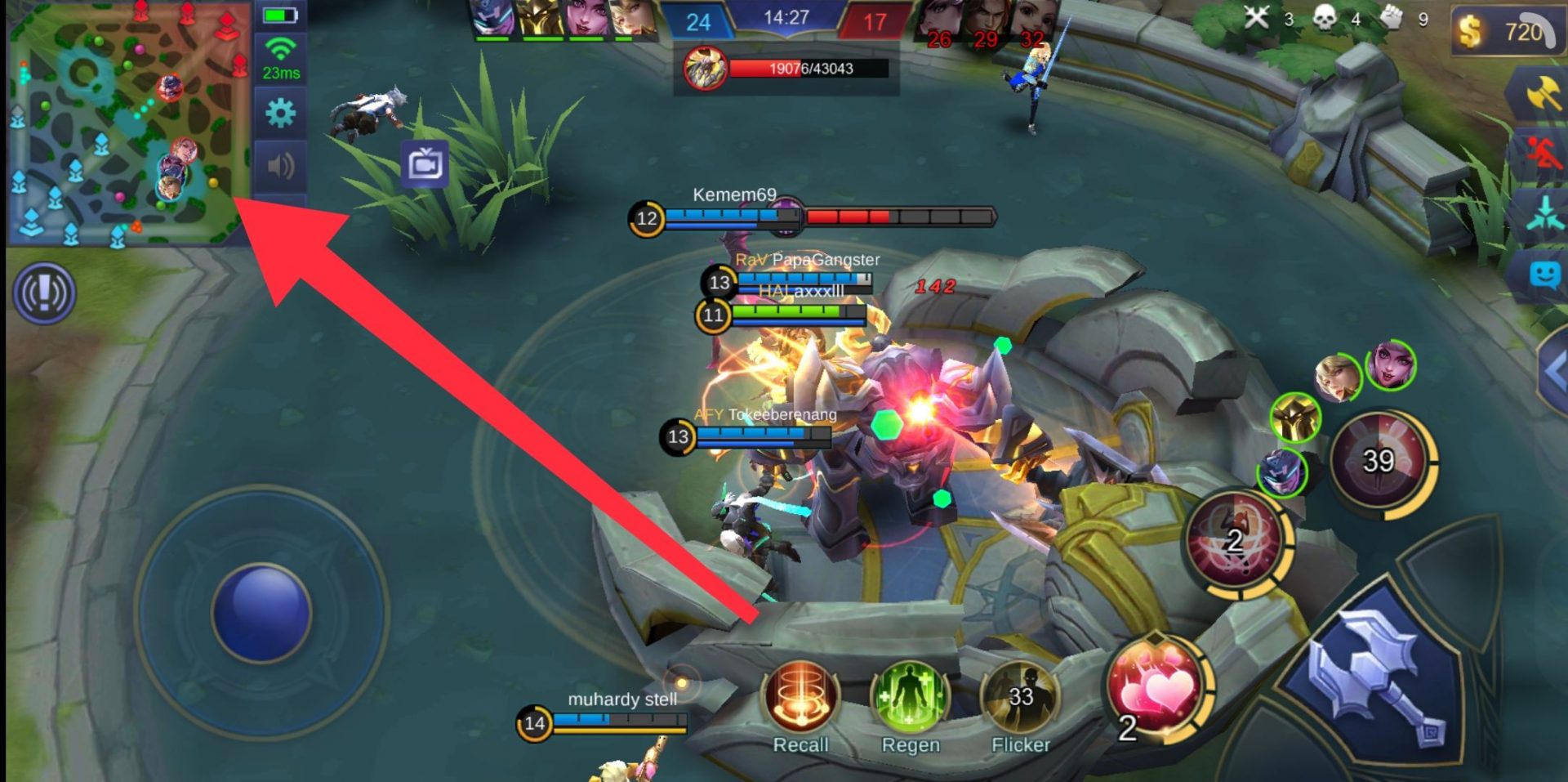
Task: Open the in-game settings gear
Action: click(x=281, y=114)
